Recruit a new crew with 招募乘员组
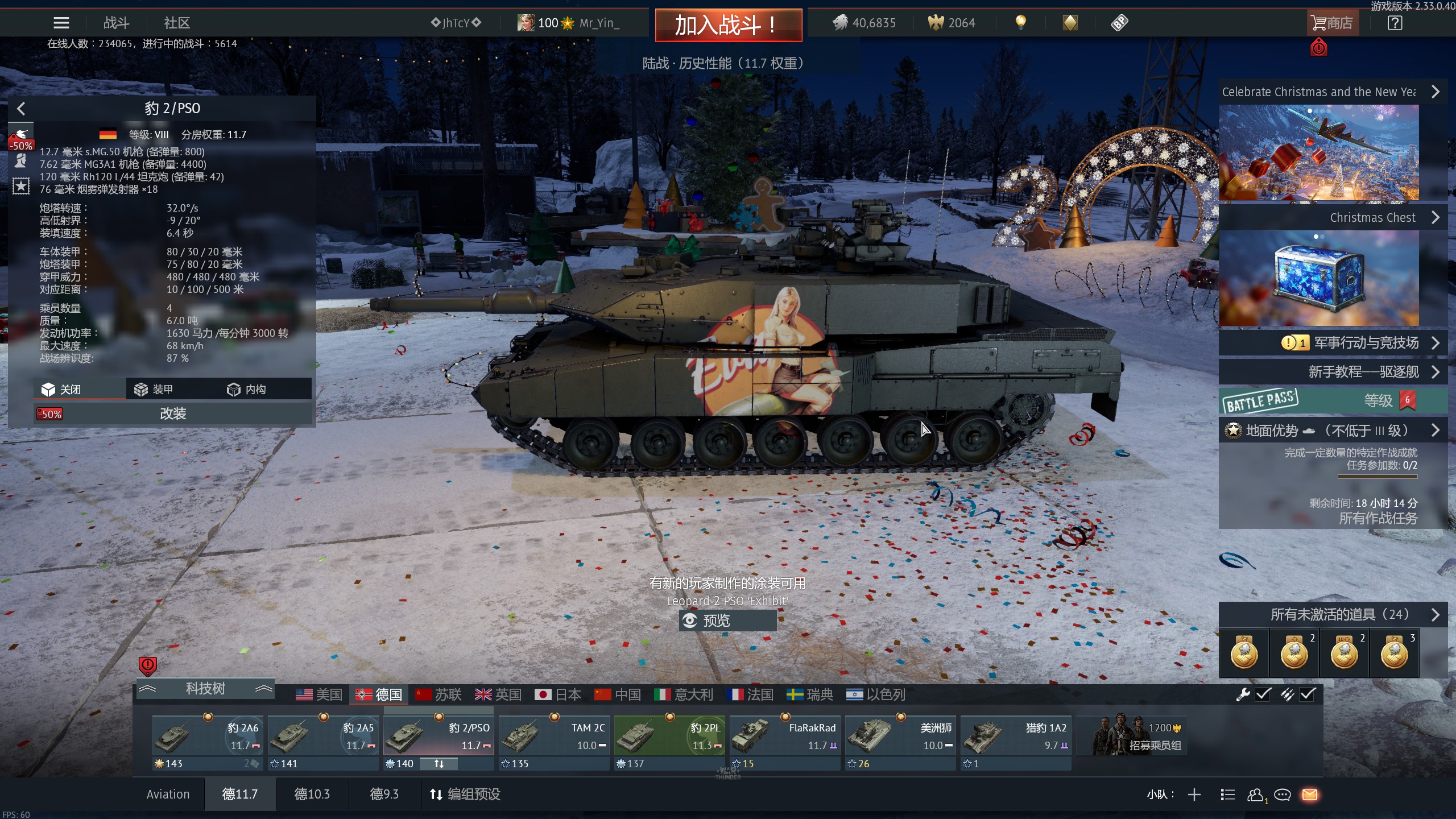The image size is (1456, 819). pyautogui.click(x=1138, y=737)
